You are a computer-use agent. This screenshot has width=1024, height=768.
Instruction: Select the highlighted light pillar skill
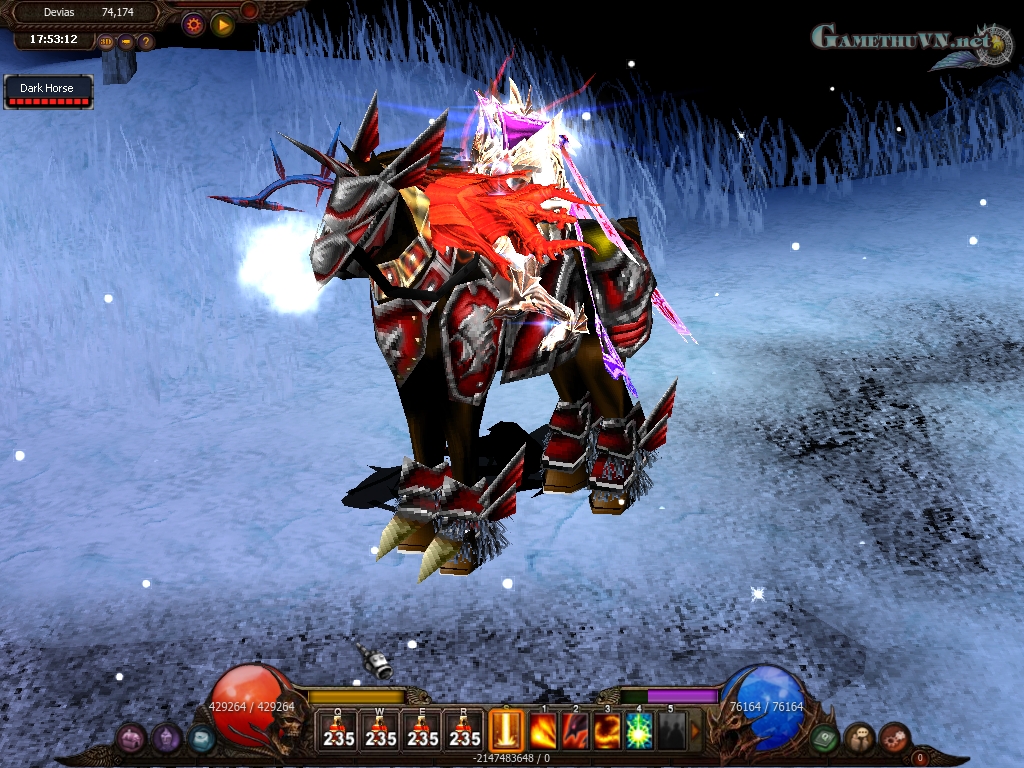tap(507, 730)
